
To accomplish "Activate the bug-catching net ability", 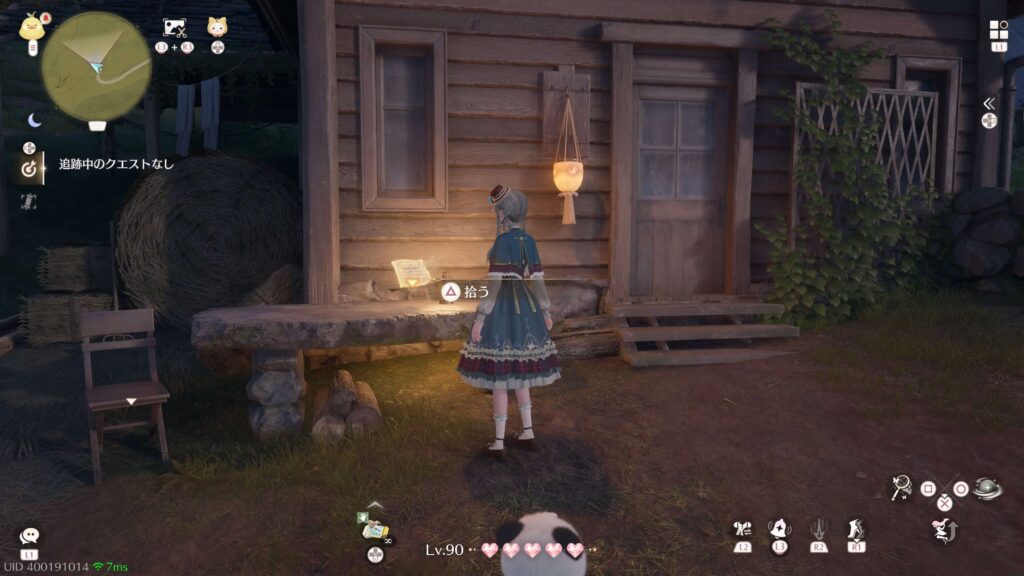I will 901,487.
